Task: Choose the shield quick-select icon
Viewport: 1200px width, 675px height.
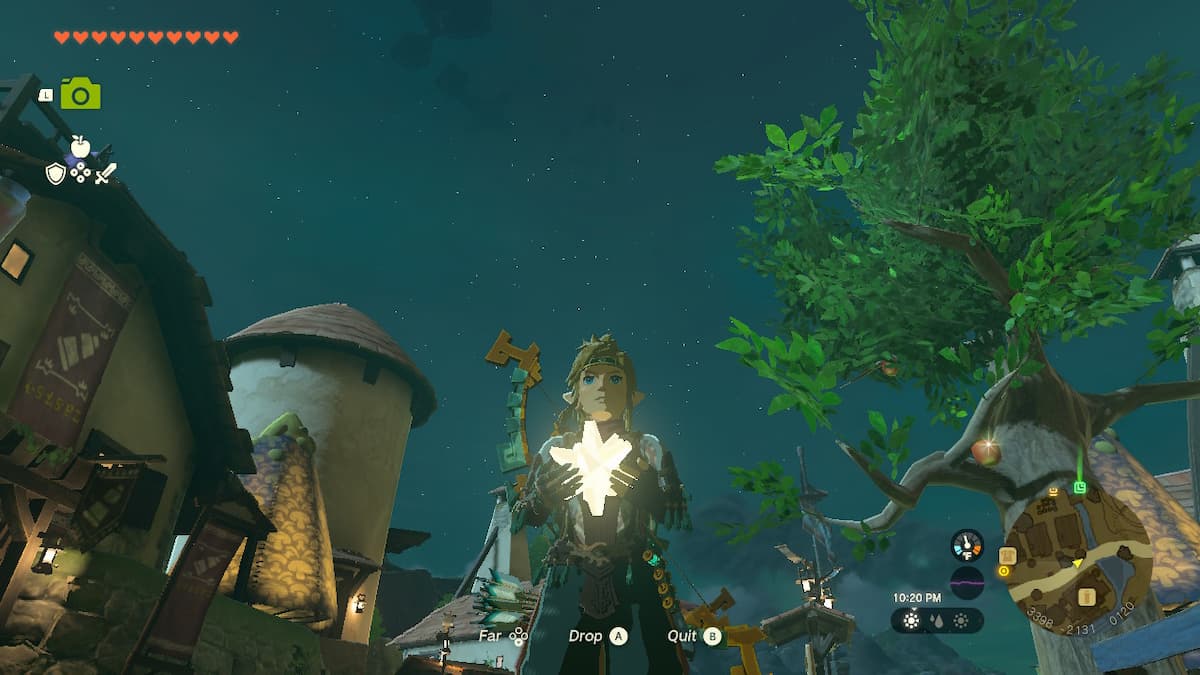Action: pyautogui.click(x=56, y=174)
